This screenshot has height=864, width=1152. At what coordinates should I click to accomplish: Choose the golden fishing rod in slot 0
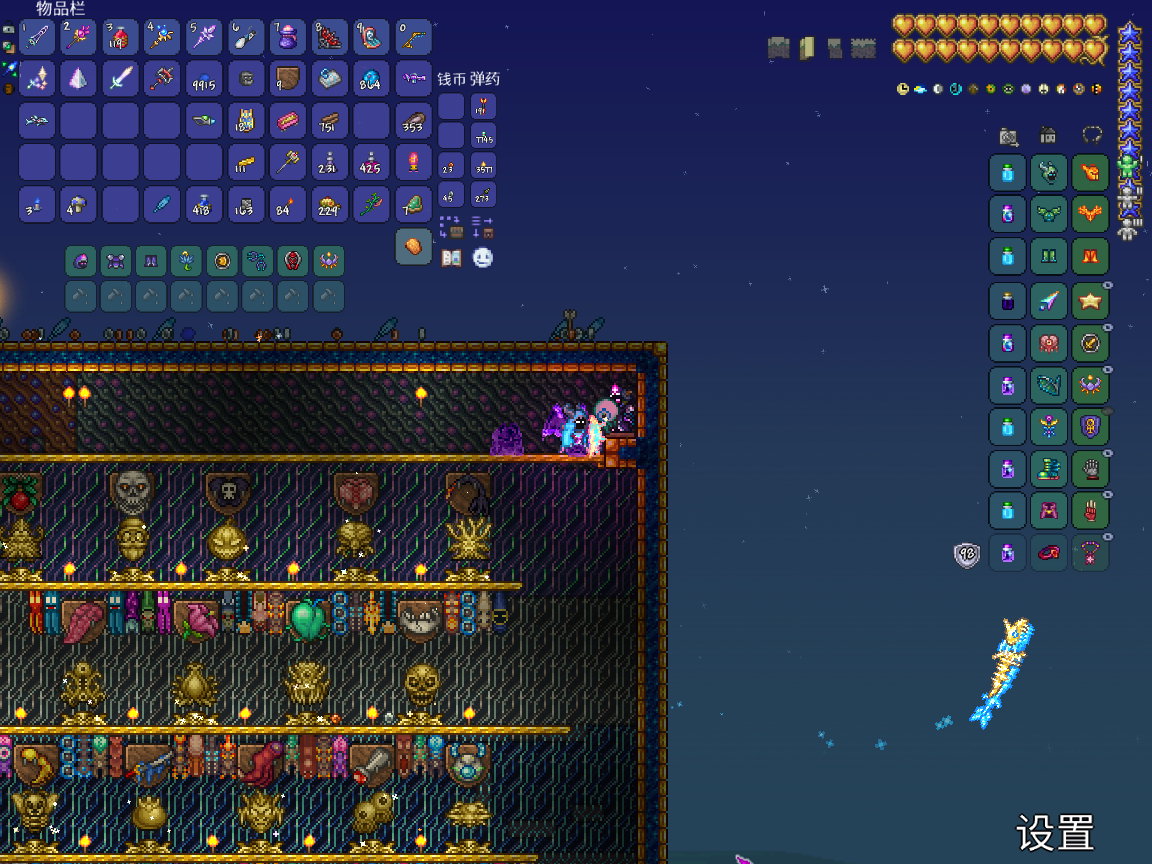coord(413,37)
